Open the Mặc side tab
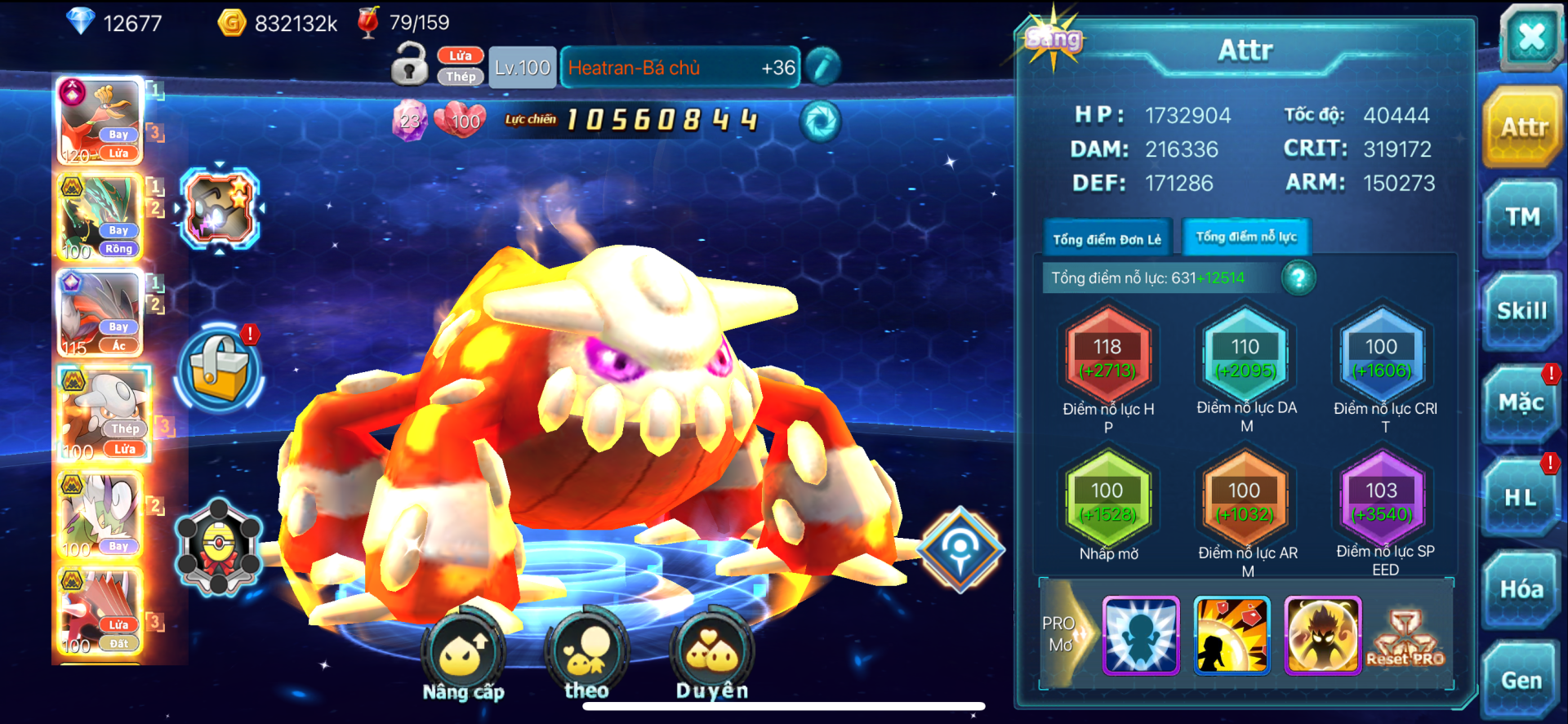The height and width of the screenshot is (724, 1568). coord(1521,402)
